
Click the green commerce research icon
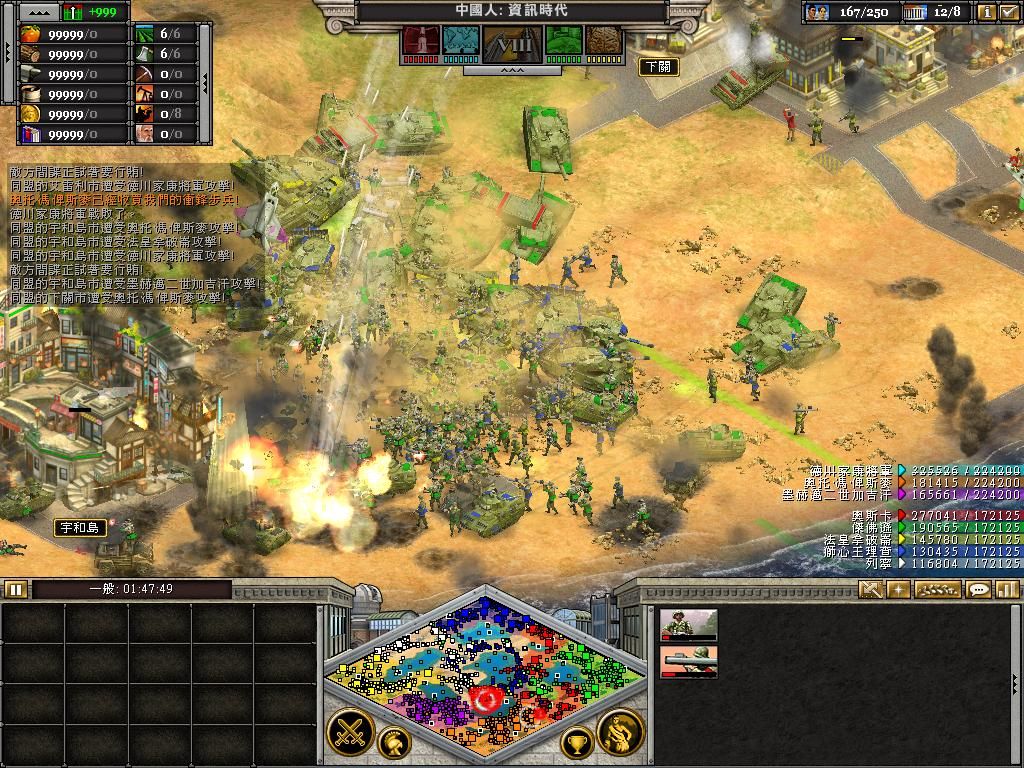click(x=564, y=42)
